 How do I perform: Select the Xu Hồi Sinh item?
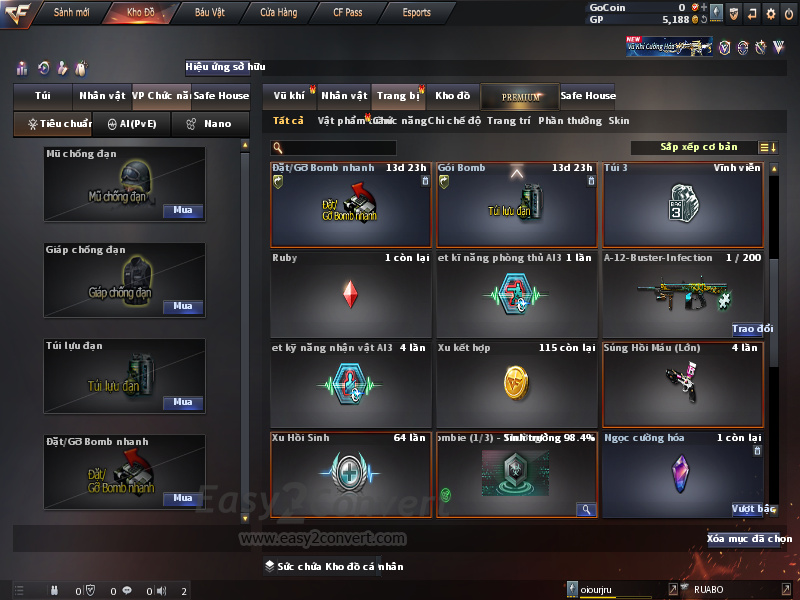point(350,474)
